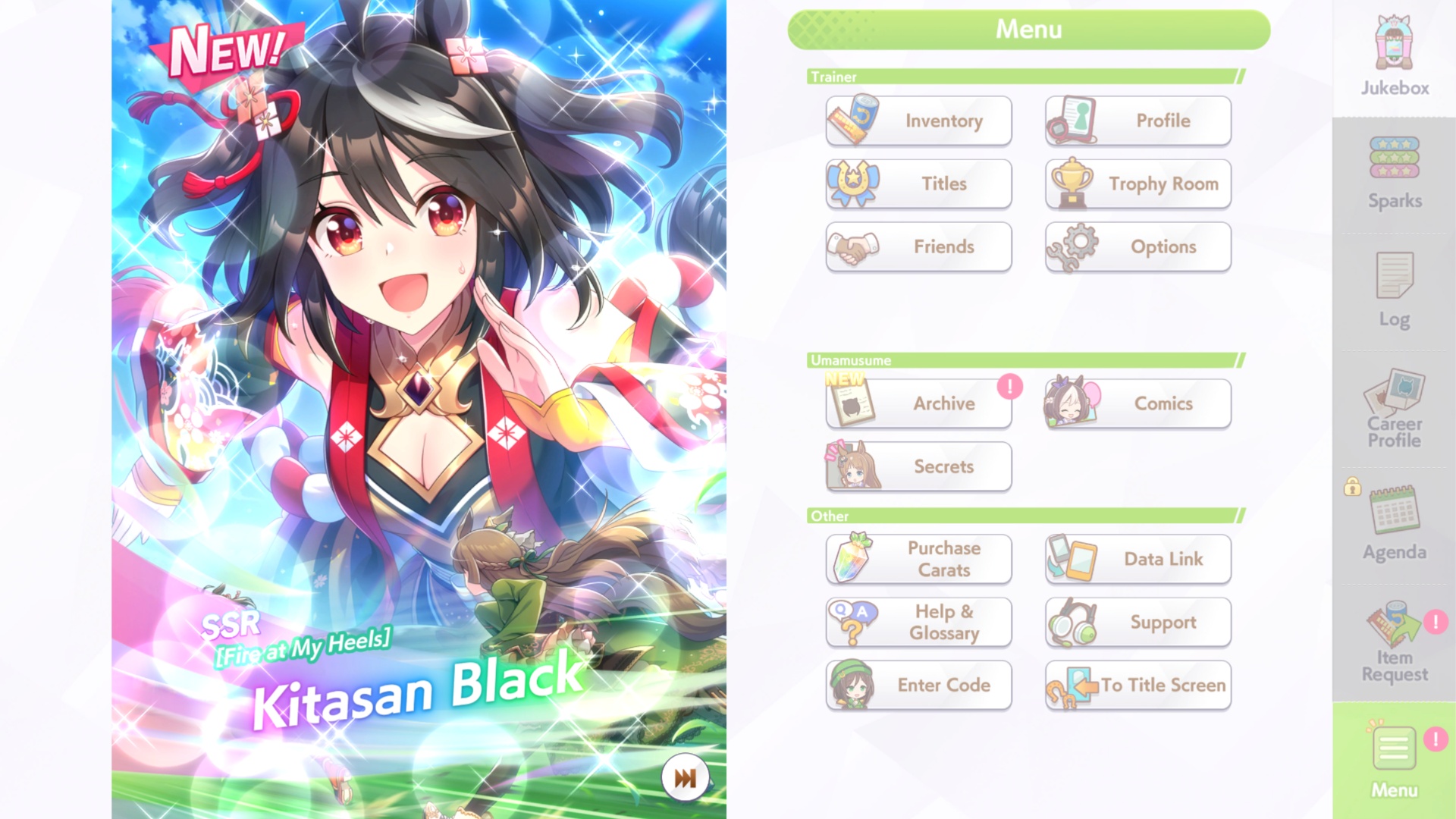View Umamusume Secrets

tap(918, 466)
